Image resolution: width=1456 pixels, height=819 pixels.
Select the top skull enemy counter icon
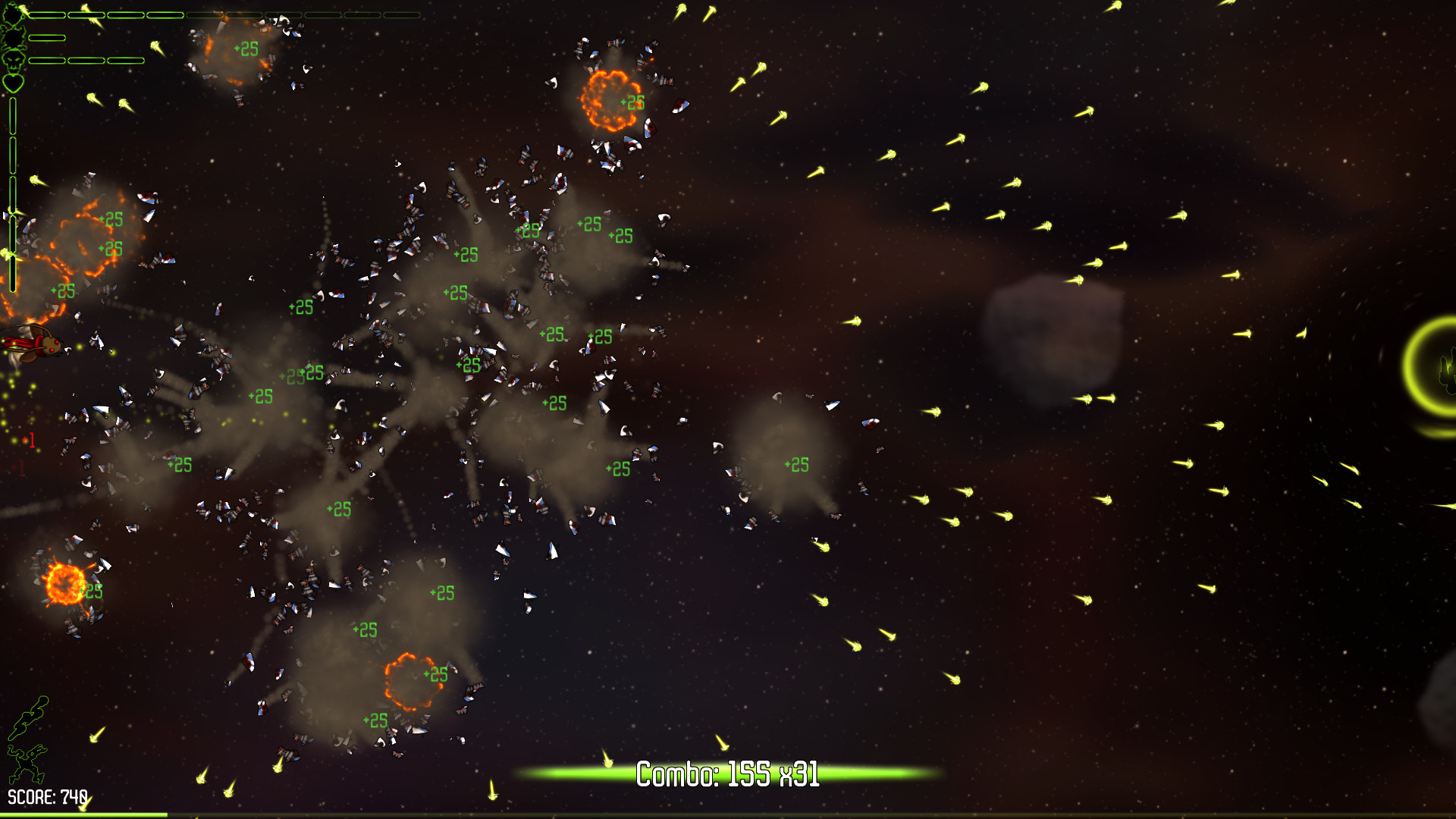13,13
